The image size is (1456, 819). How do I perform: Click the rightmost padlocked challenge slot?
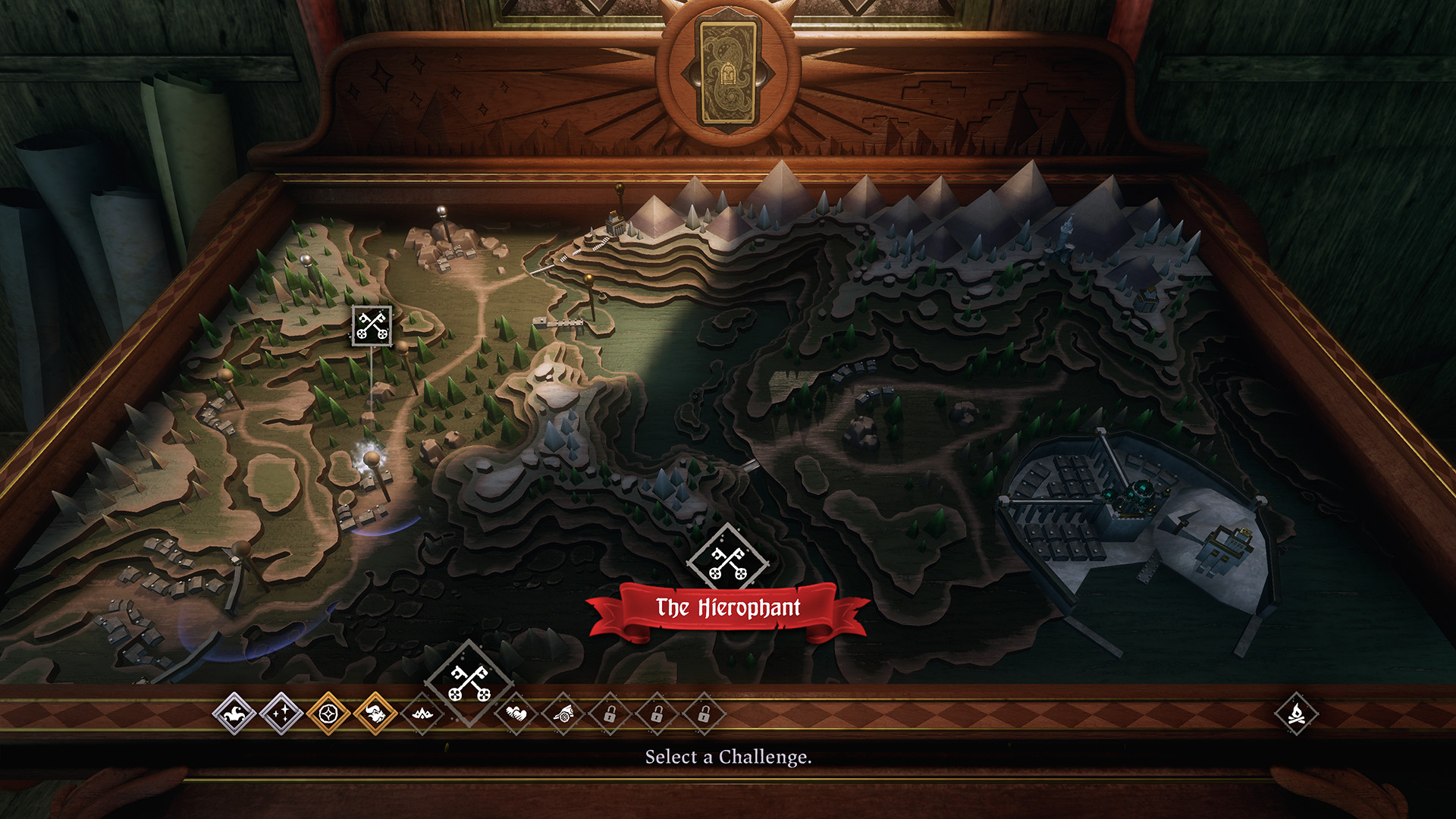(705, 714)
